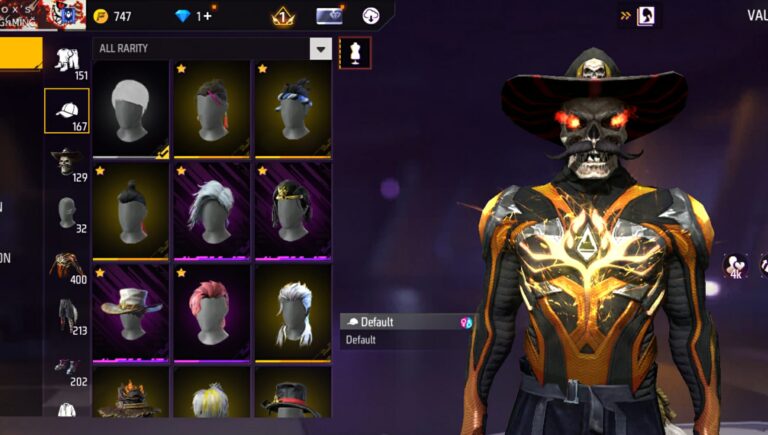Switch to the outfit sets category

[67, 61]
